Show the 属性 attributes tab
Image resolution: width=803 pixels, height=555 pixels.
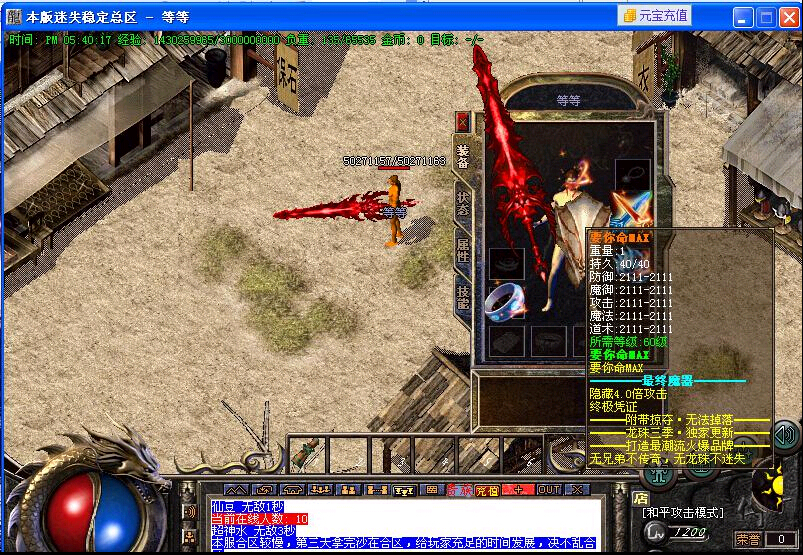463,248
